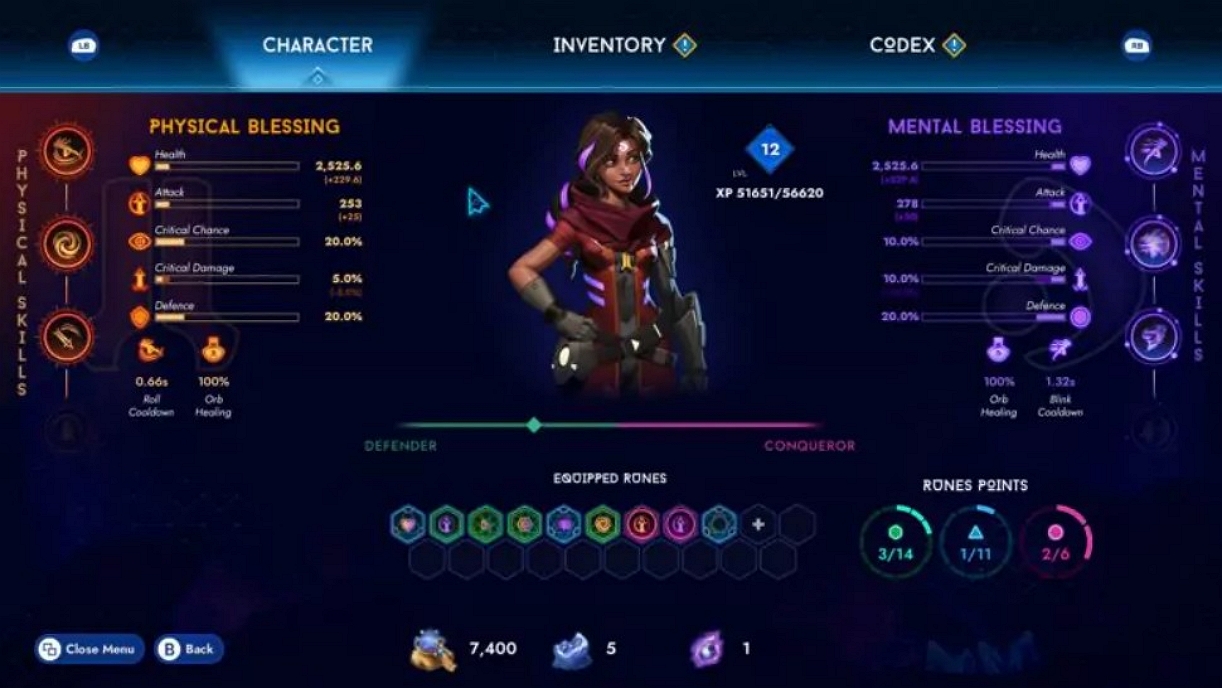Image resolution: width=1222 pixels, height=688 pixels.
Task: Pick the sword slash physical skill
Action: [x=67, y=337]
